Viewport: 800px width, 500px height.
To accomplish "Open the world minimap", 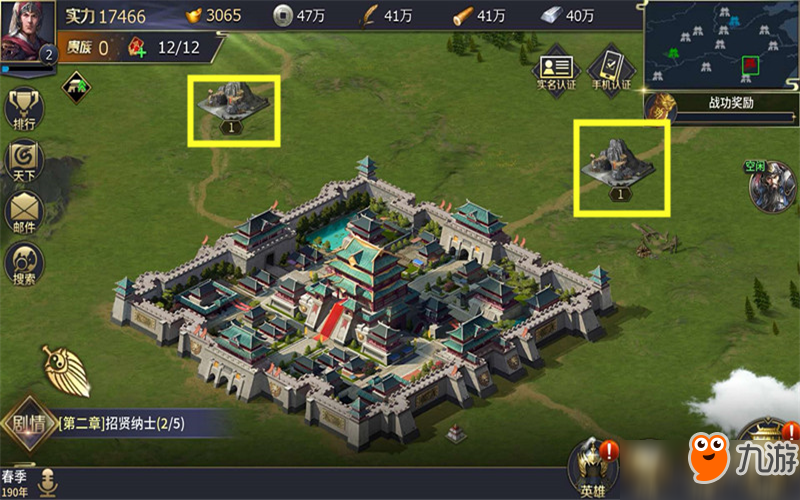I will [x=721, y=45].
